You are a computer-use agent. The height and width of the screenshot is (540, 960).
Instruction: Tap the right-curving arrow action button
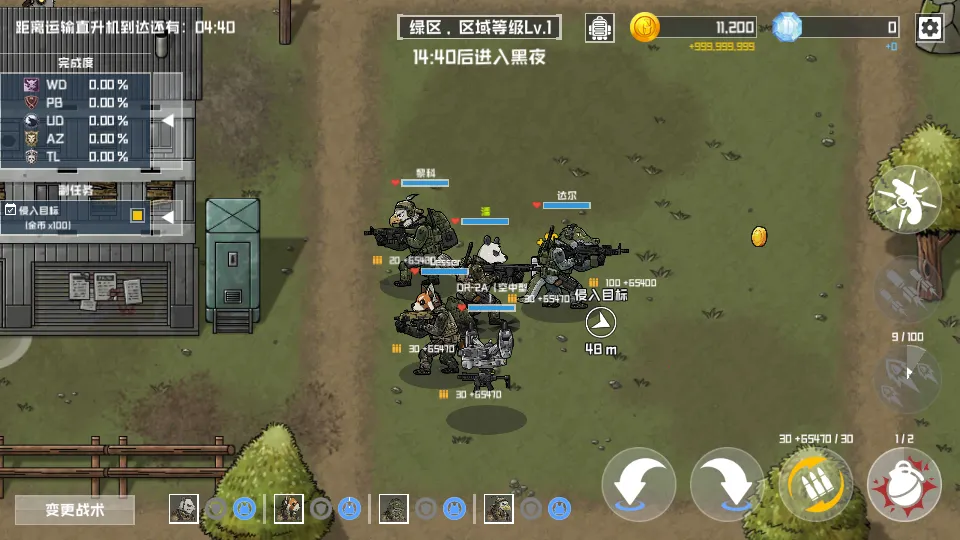727,485
